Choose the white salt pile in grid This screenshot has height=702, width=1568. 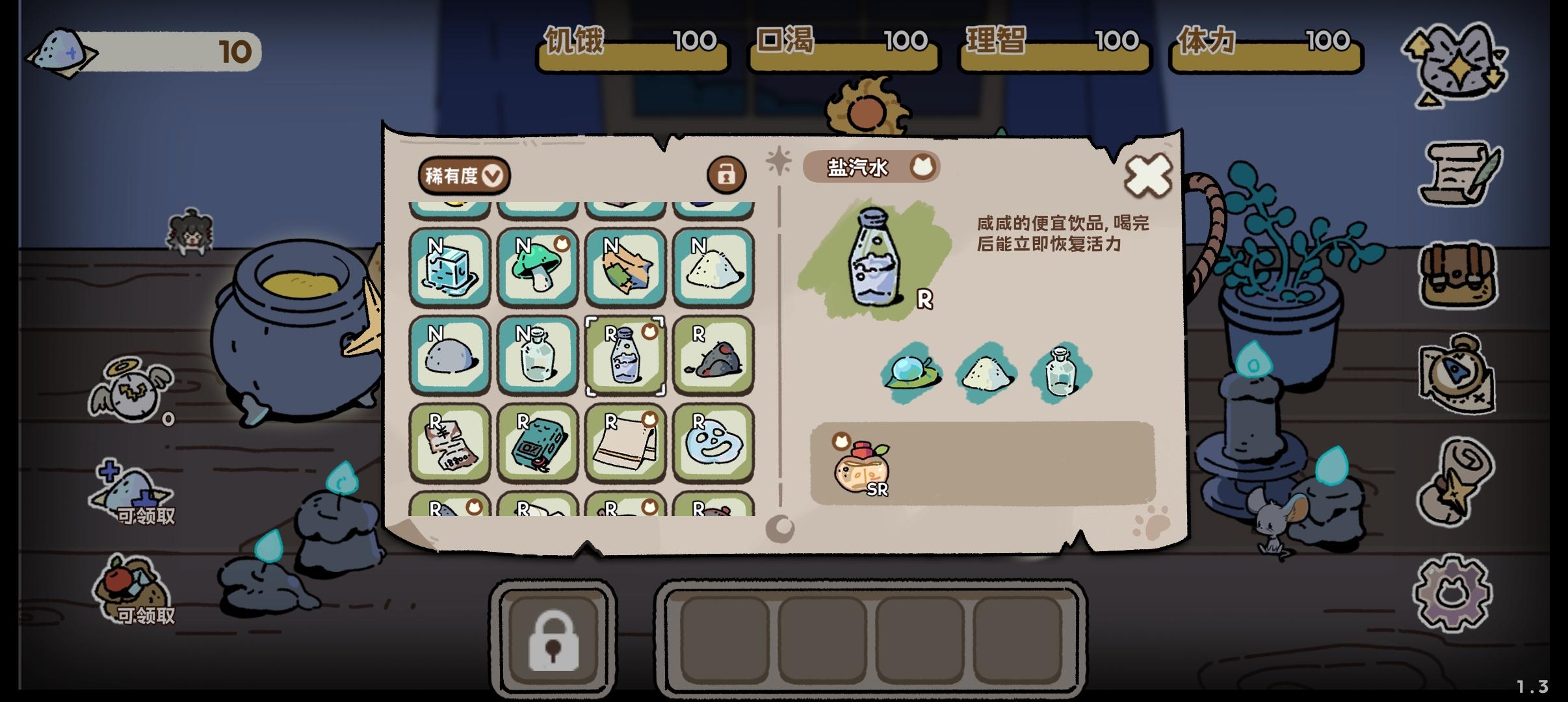pos(713,268)
